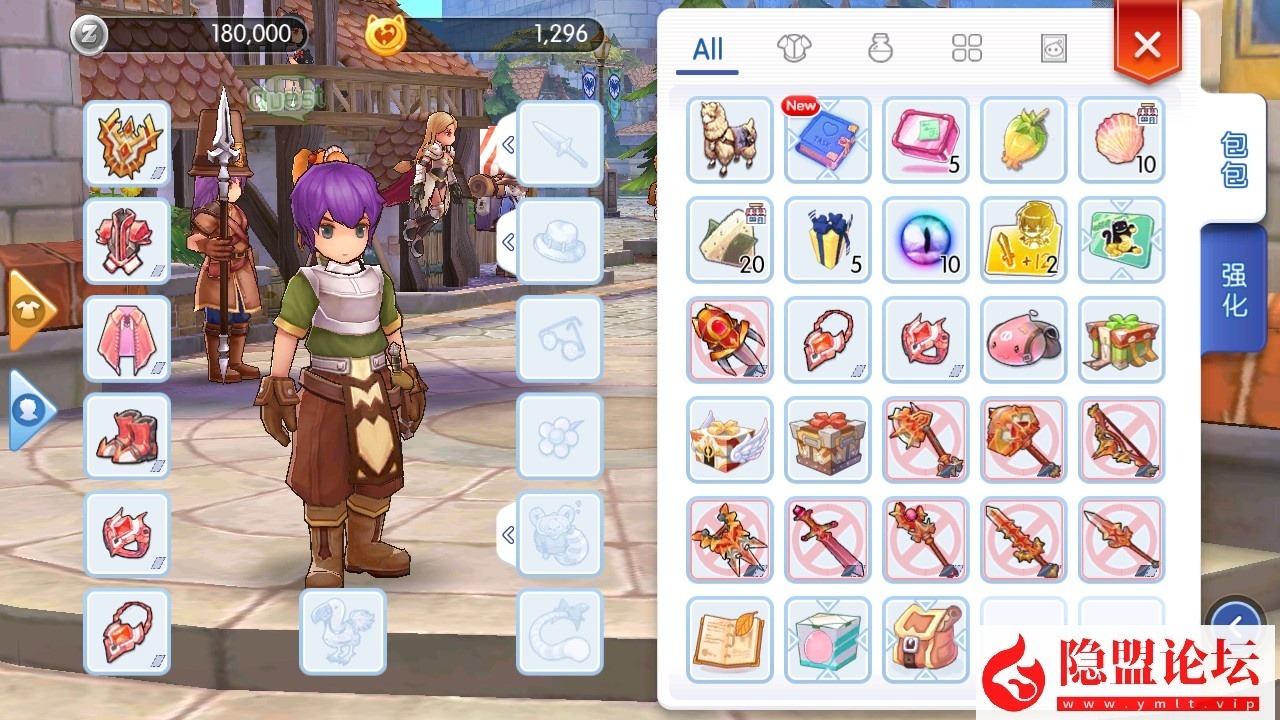Select the seashell item stack
Image resolution: width=1280 pixels, height=720 pixels.
(x=1122, y=140)
